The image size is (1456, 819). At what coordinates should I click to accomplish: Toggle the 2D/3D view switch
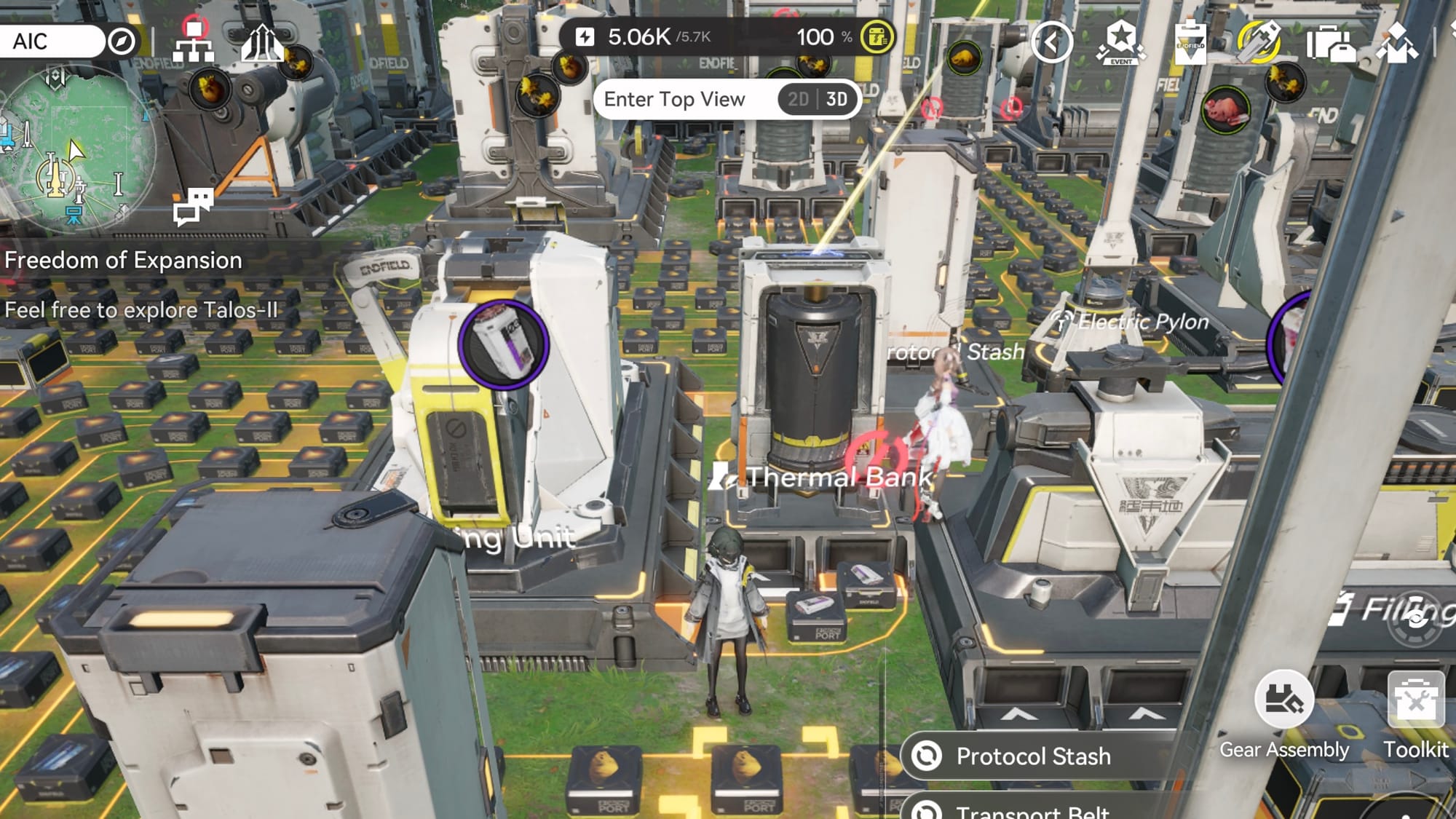pos(818,99)
